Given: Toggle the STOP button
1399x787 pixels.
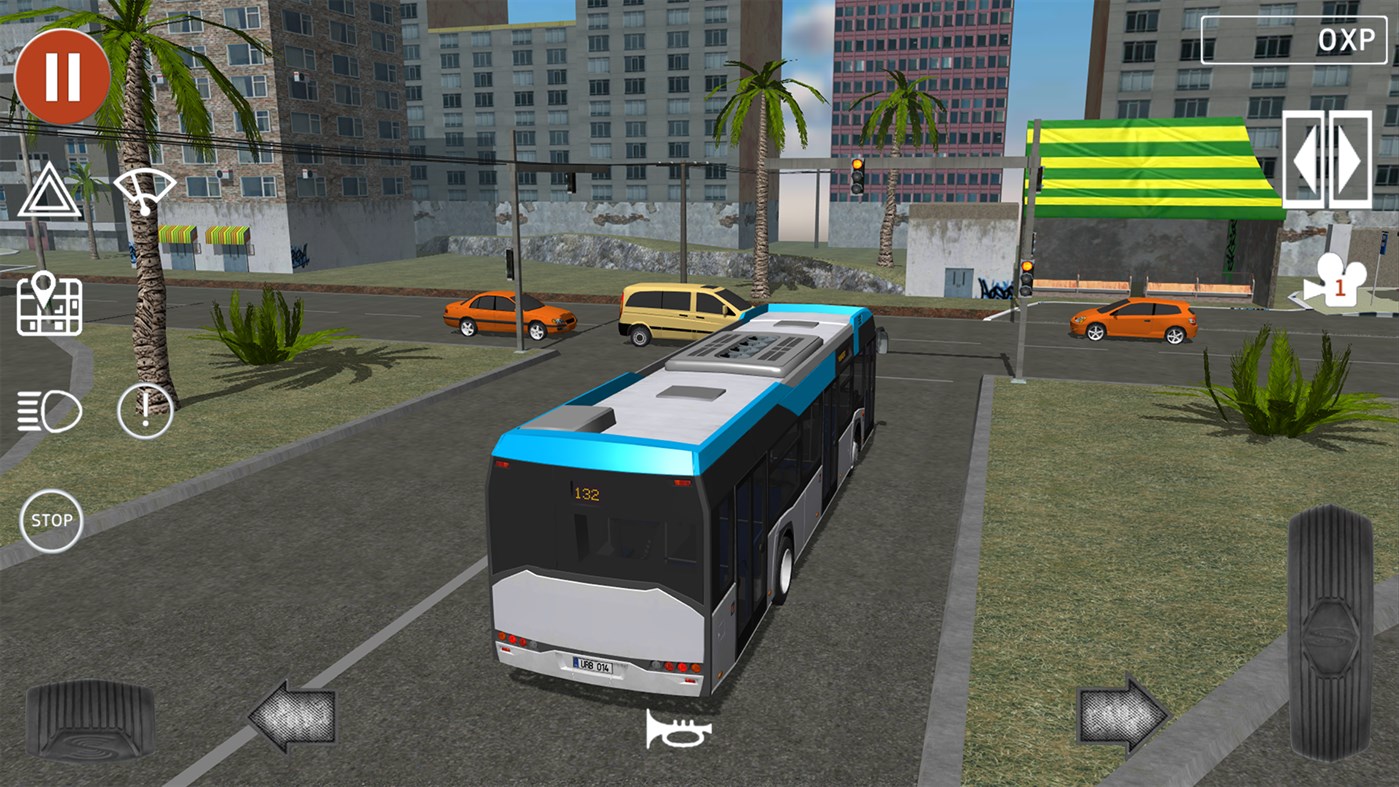Looking at the screenshot, I should point(50,520).
